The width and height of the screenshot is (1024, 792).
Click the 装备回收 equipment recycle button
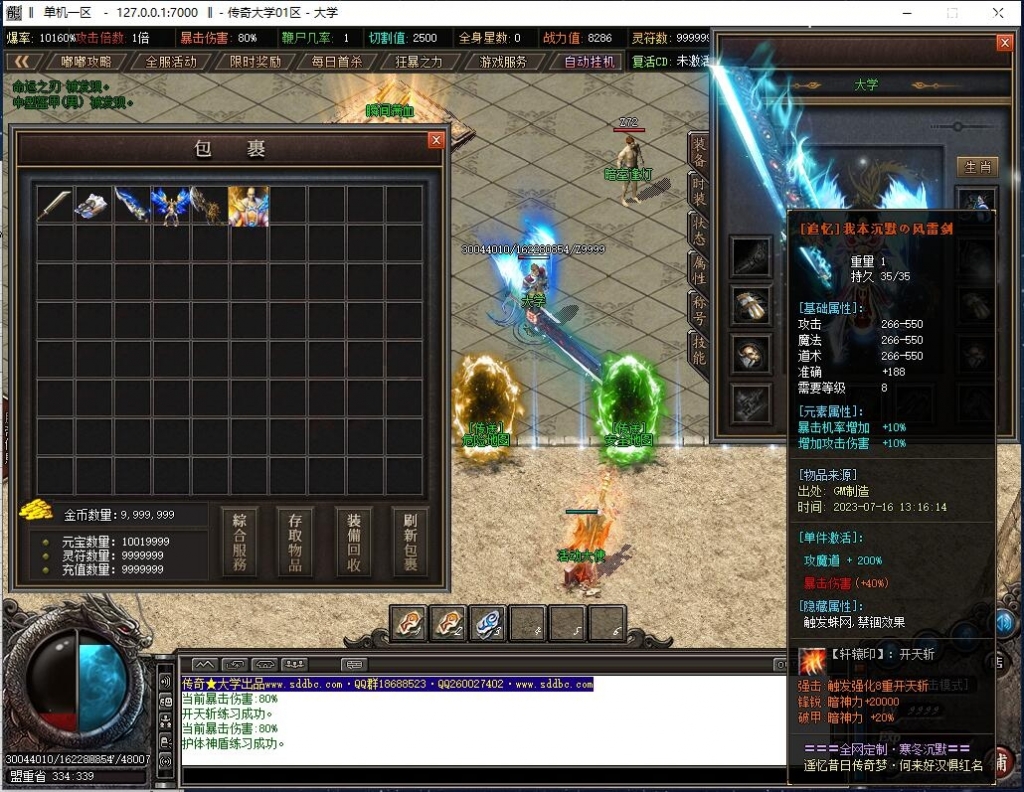coord(353,543)
